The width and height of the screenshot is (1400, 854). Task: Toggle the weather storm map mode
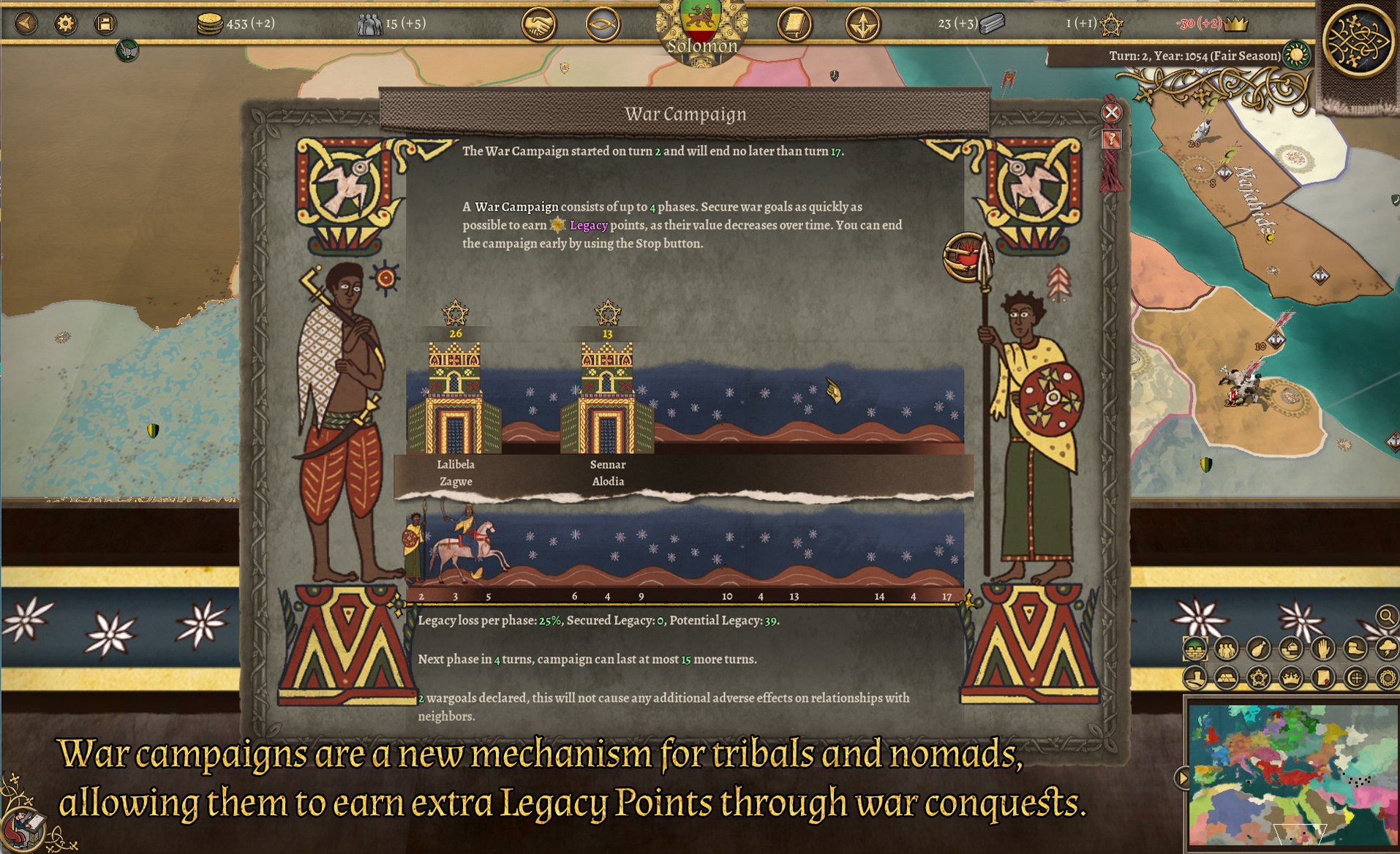click(1386, 649)
